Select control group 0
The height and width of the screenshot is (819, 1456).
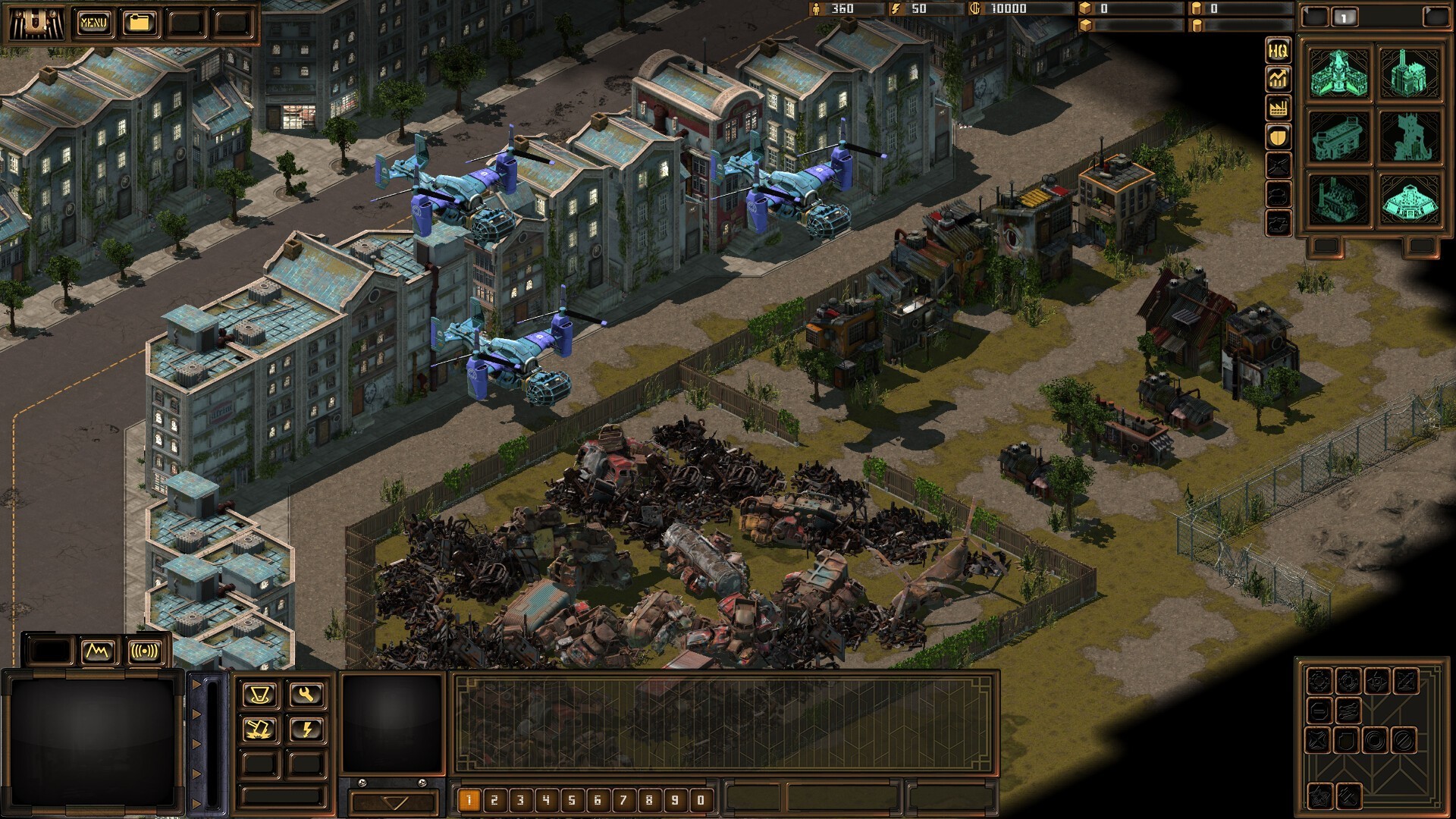tap(701, 800)
